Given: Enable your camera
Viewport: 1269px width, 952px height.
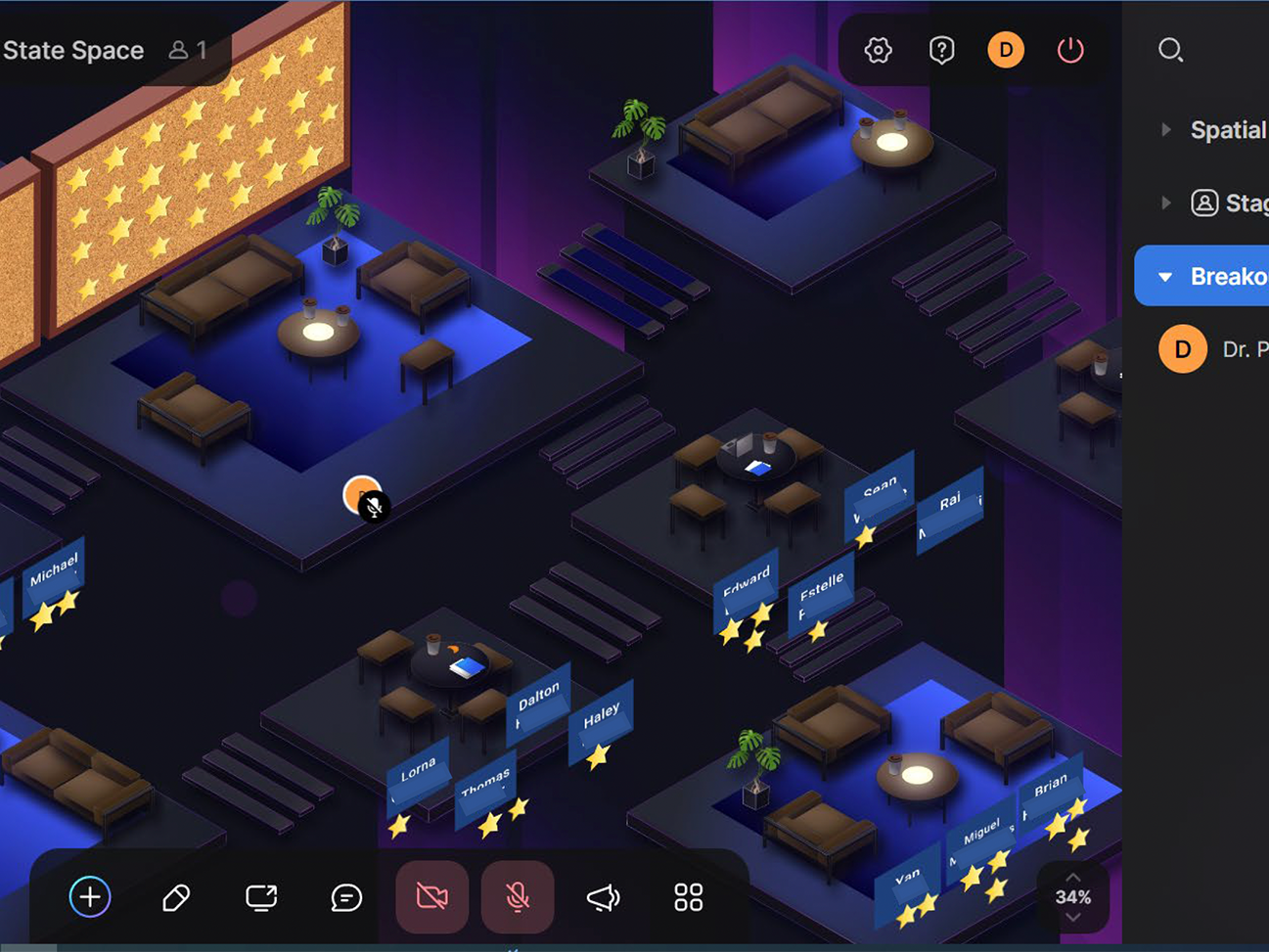Looking at the screenshot, I should tap(431, 897).
